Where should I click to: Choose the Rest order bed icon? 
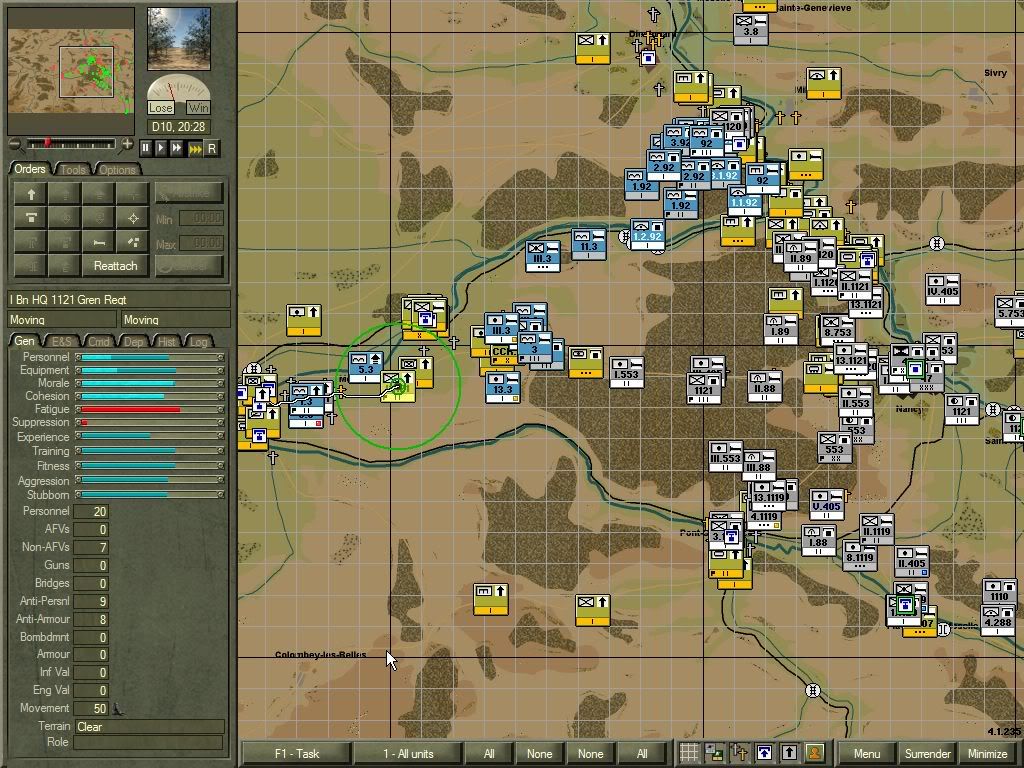98,242
